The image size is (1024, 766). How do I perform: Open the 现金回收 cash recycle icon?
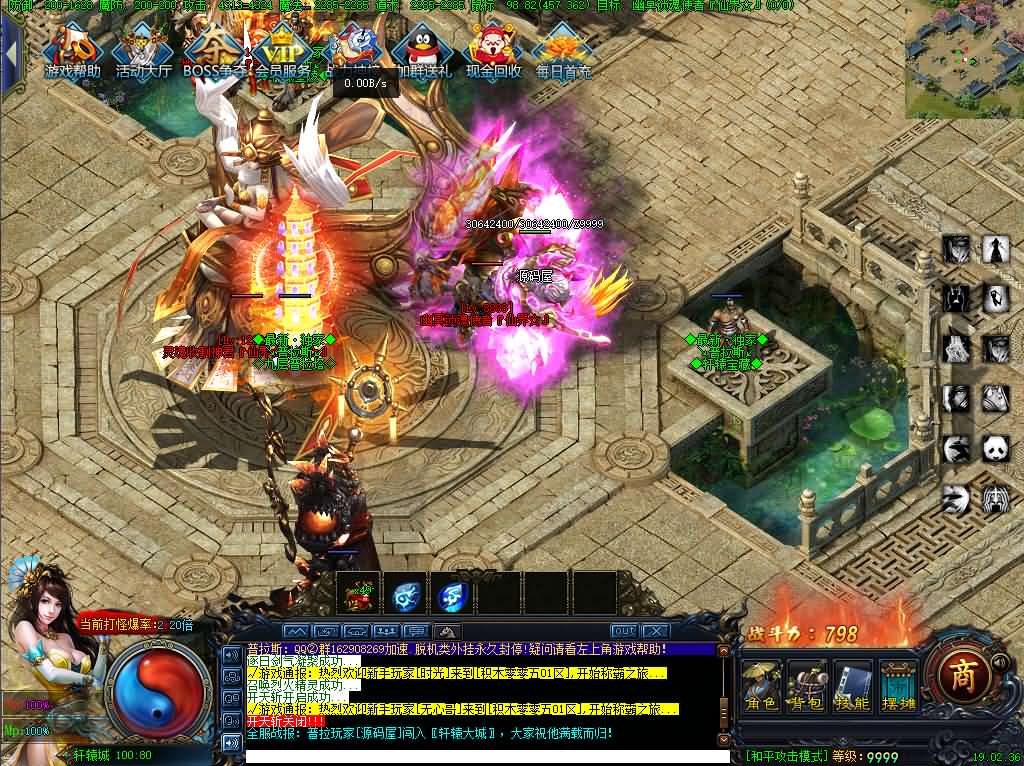pos(493,50)
